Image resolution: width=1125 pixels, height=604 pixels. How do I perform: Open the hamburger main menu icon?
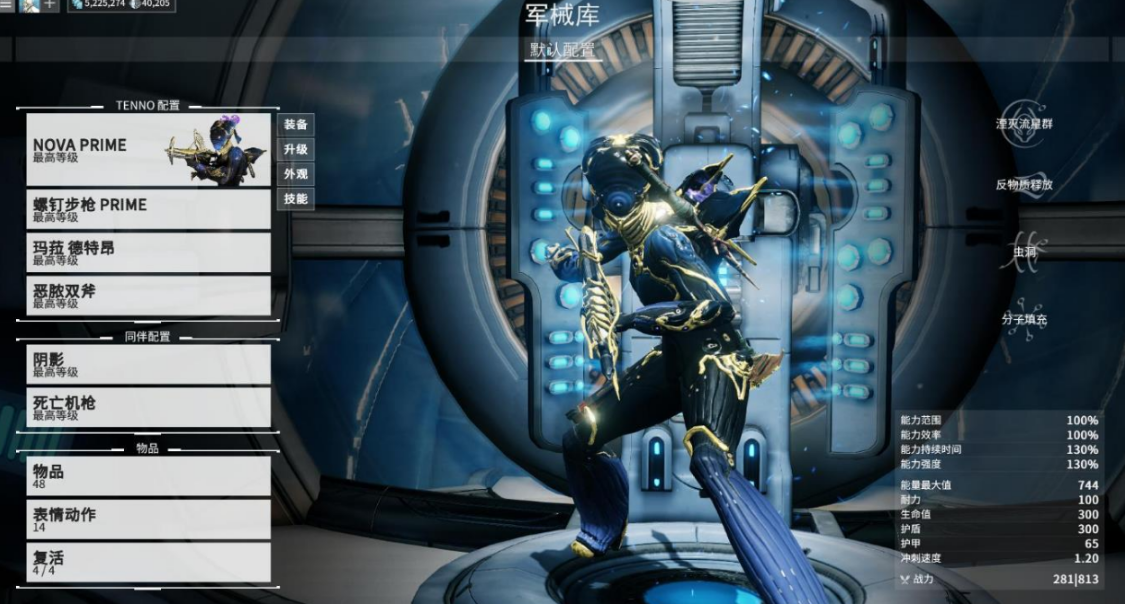point(7,5)
